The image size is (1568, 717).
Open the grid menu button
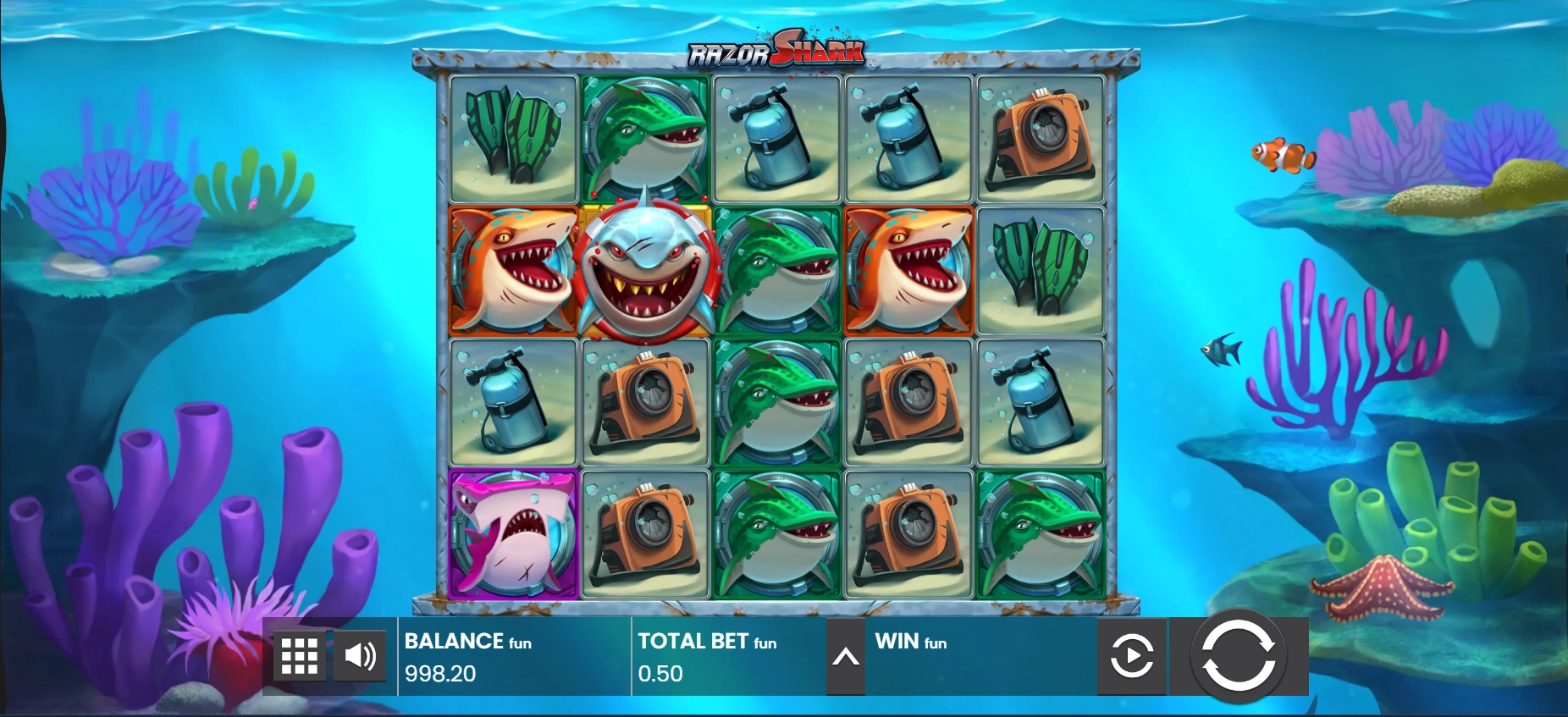(299, 656)
